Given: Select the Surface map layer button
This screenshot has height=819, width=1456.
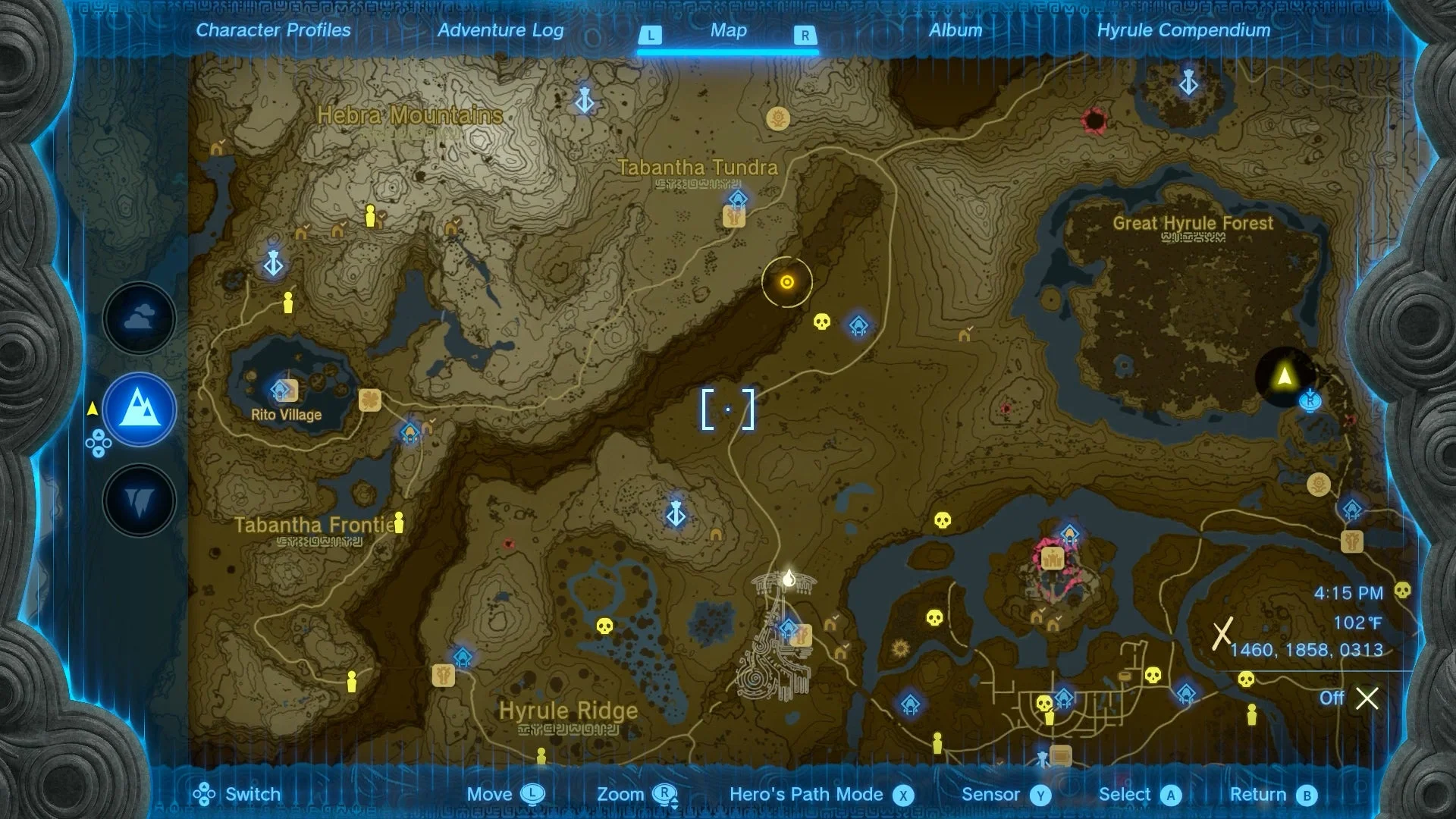Looking at the screenshot, I should [x=140, y=409].
